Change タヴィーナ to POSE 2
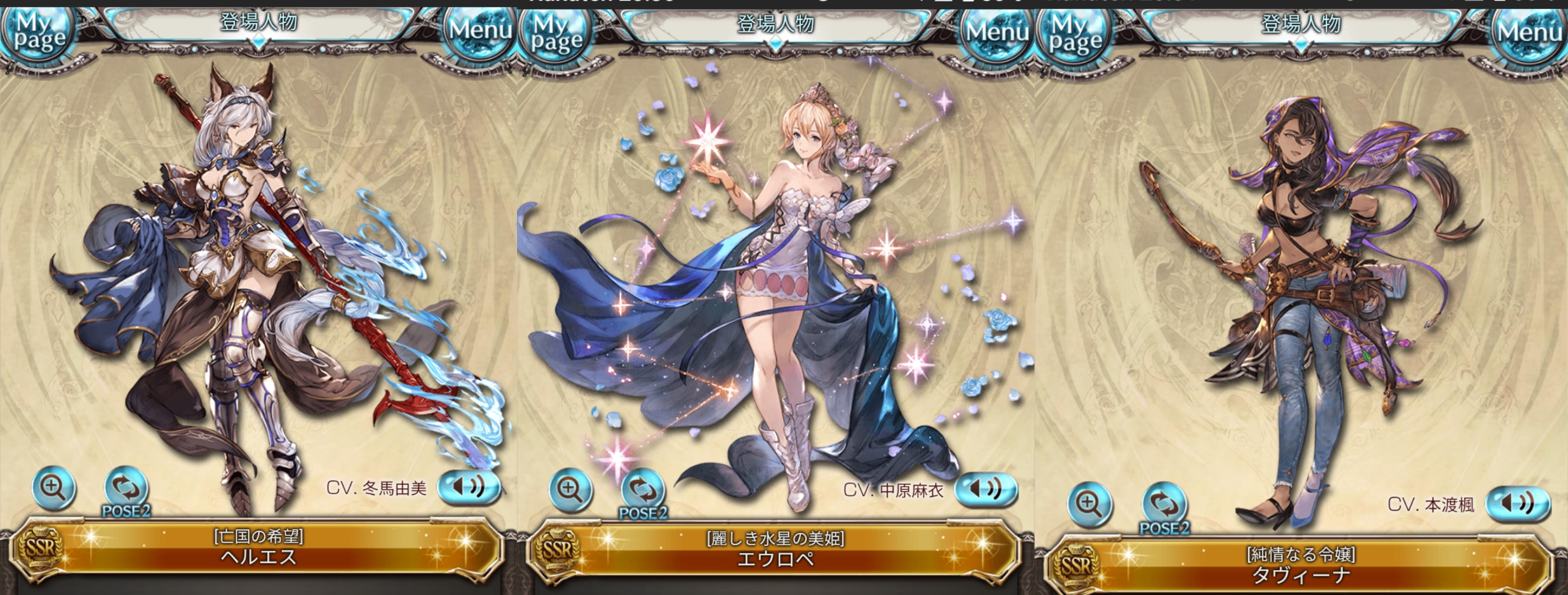1568x595 pixels. click(1164, 507)
